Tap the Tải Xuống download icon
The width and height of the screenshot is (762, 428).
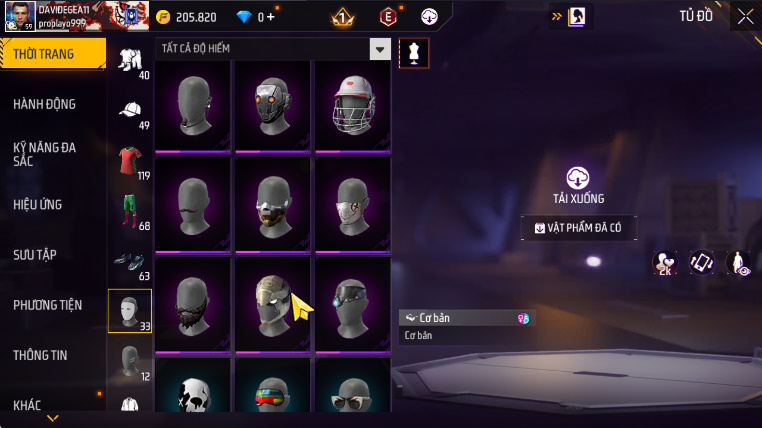point(578,178)
